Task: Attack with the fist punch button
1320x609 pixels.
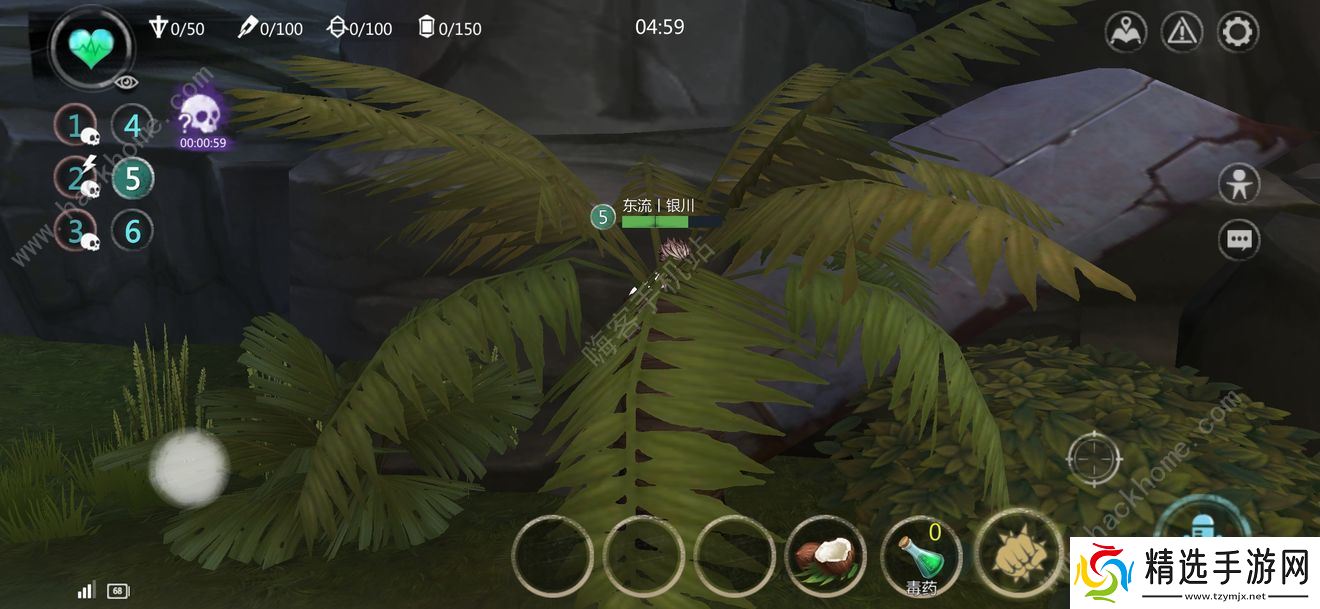Action: click(1014, 552)
